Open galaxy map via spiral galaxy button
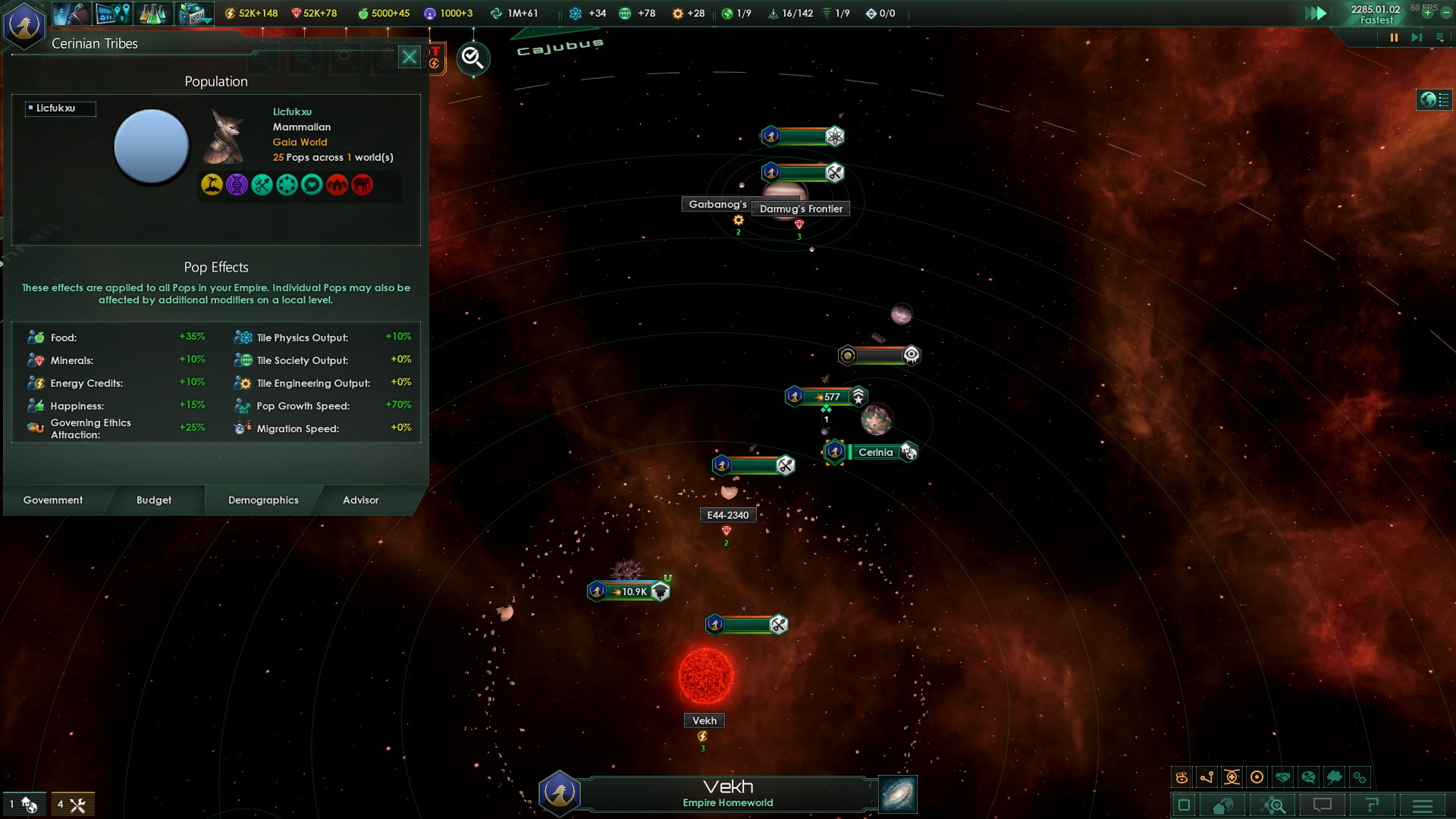This screenshot has height=819, width=1456. [898, 794]
